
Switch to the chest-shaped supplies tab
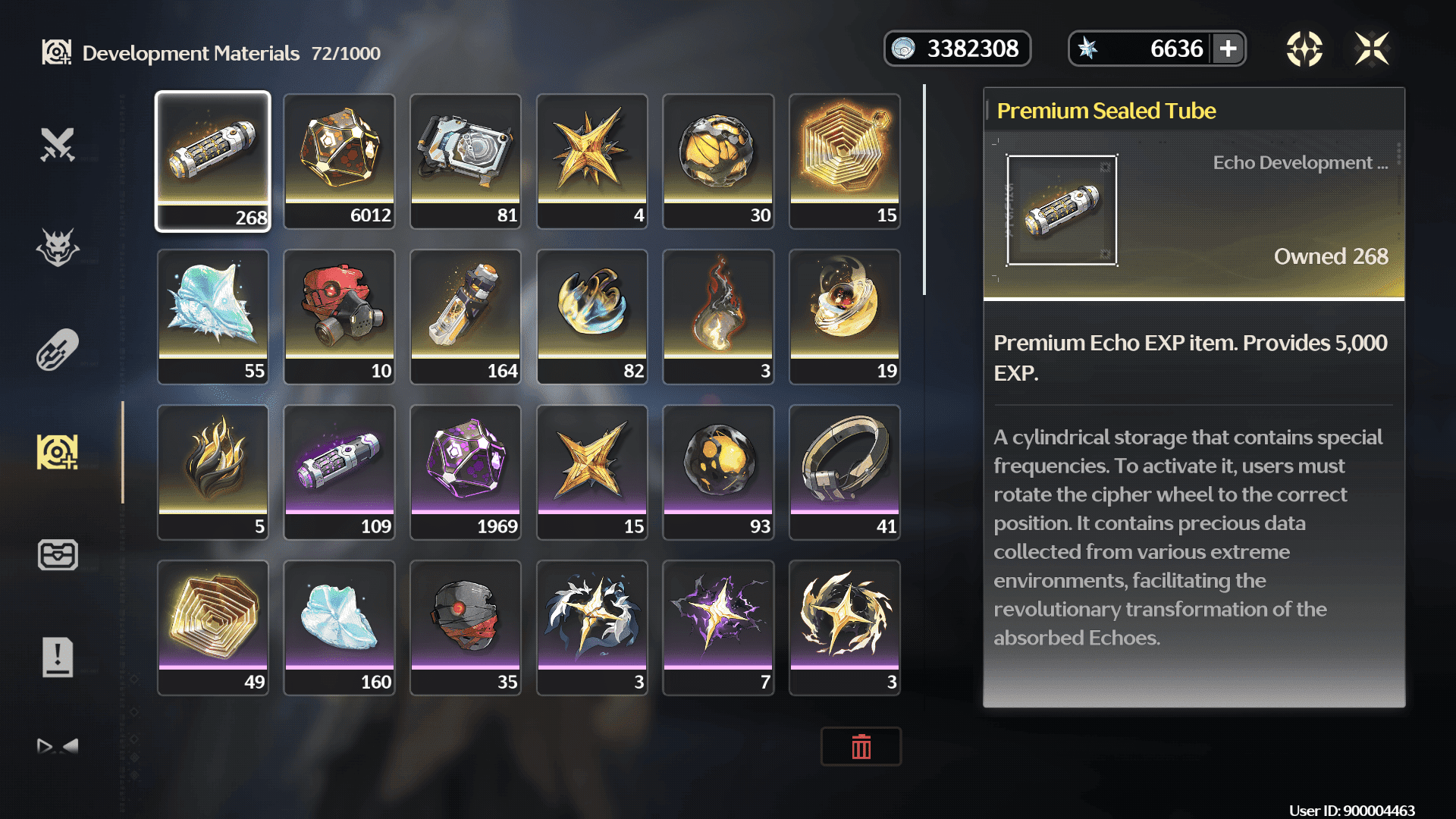click(58, 554)
